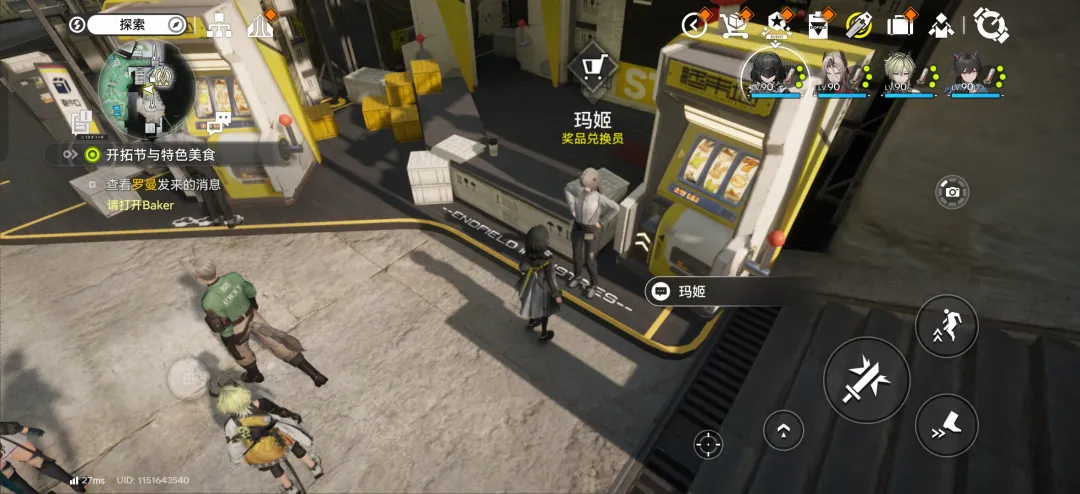Open the circular minimap

[146, 88]
